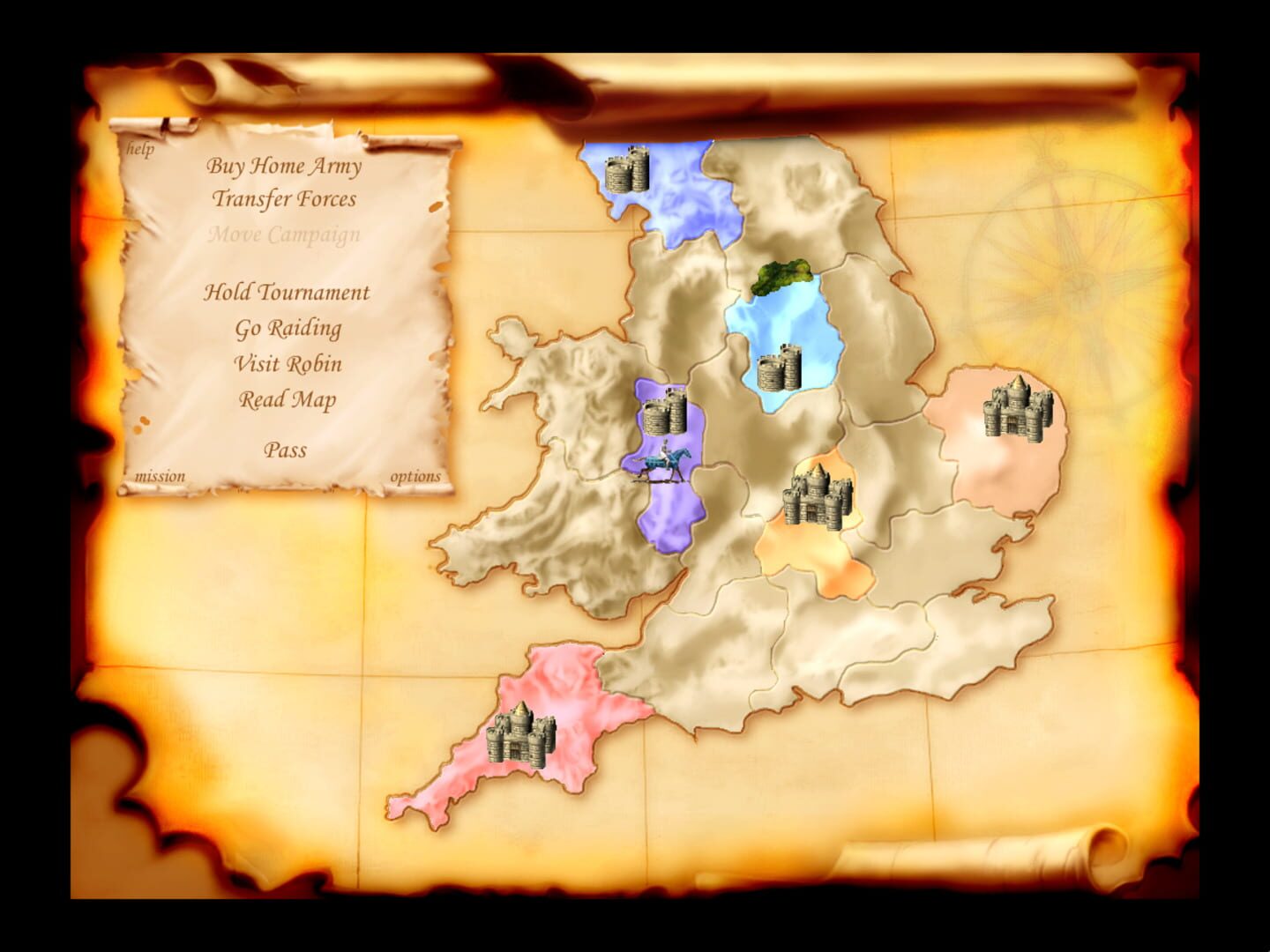Viewport: 1270px width, 952px height.
Task: Click Hold Tournament
Action: pyautogui.click(x=287, y=293)
